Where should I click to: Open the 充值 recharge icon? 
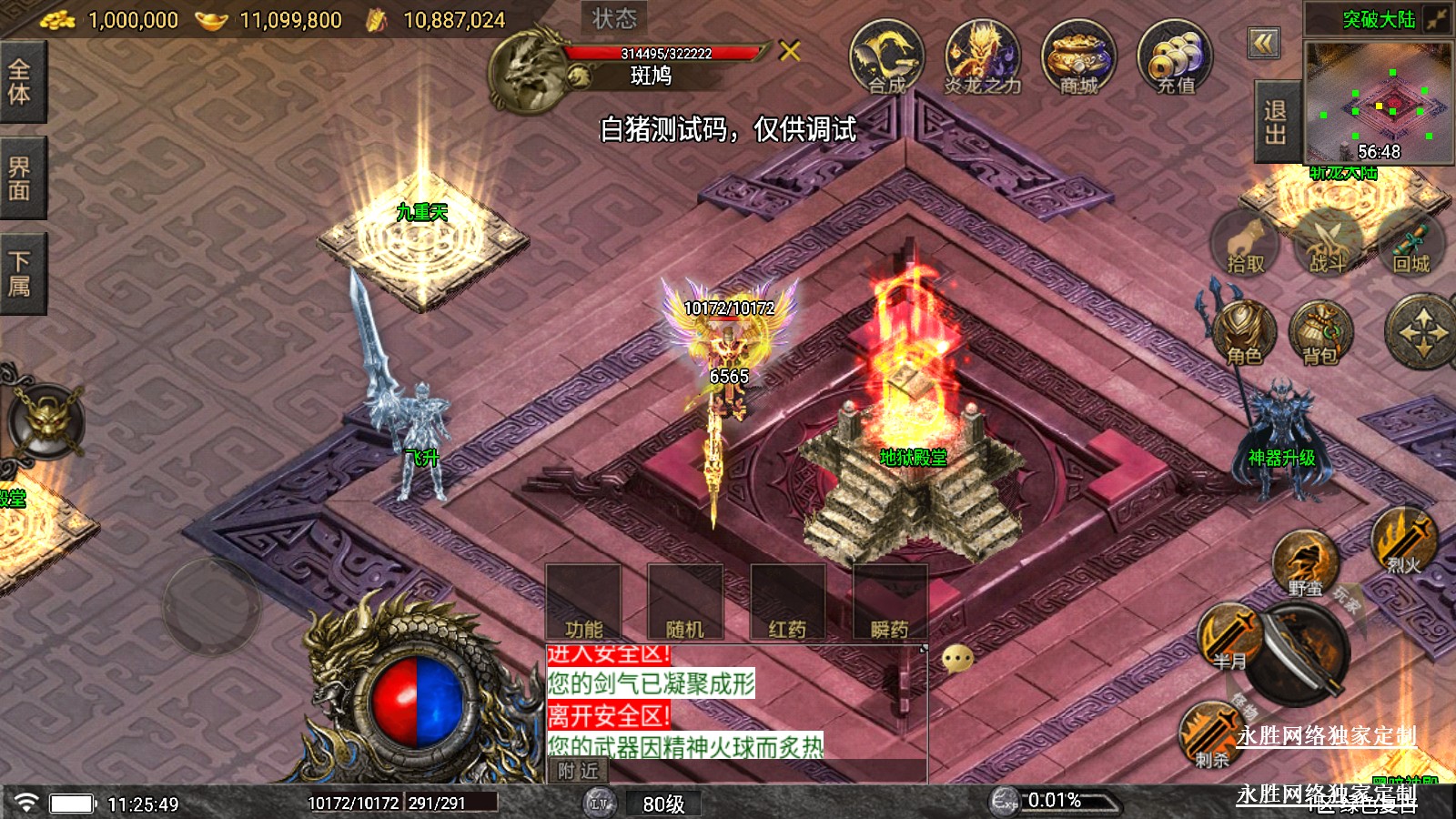coord(1175,58)
